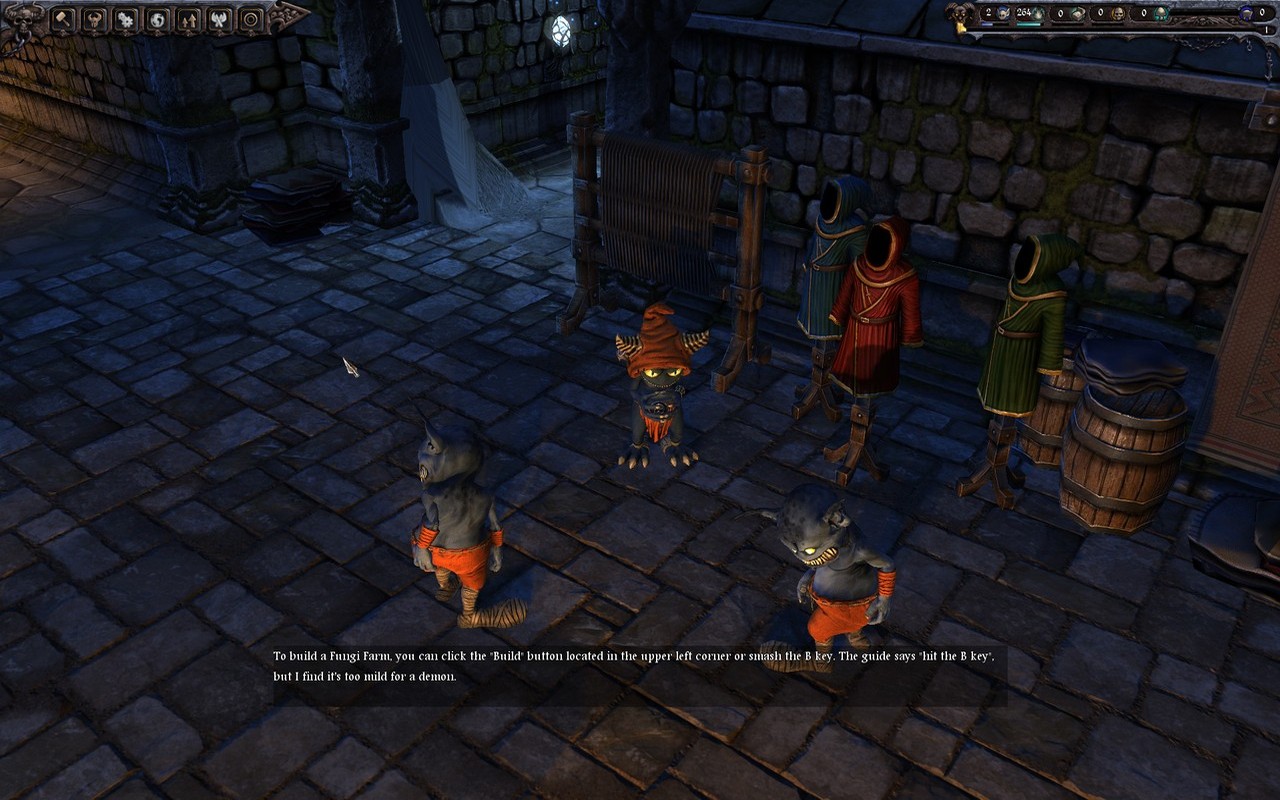Activate the swirling orb toolbar button
The width and height of the screenshot is (1280, 800).
pyautogui.click(x=157, y=19)
